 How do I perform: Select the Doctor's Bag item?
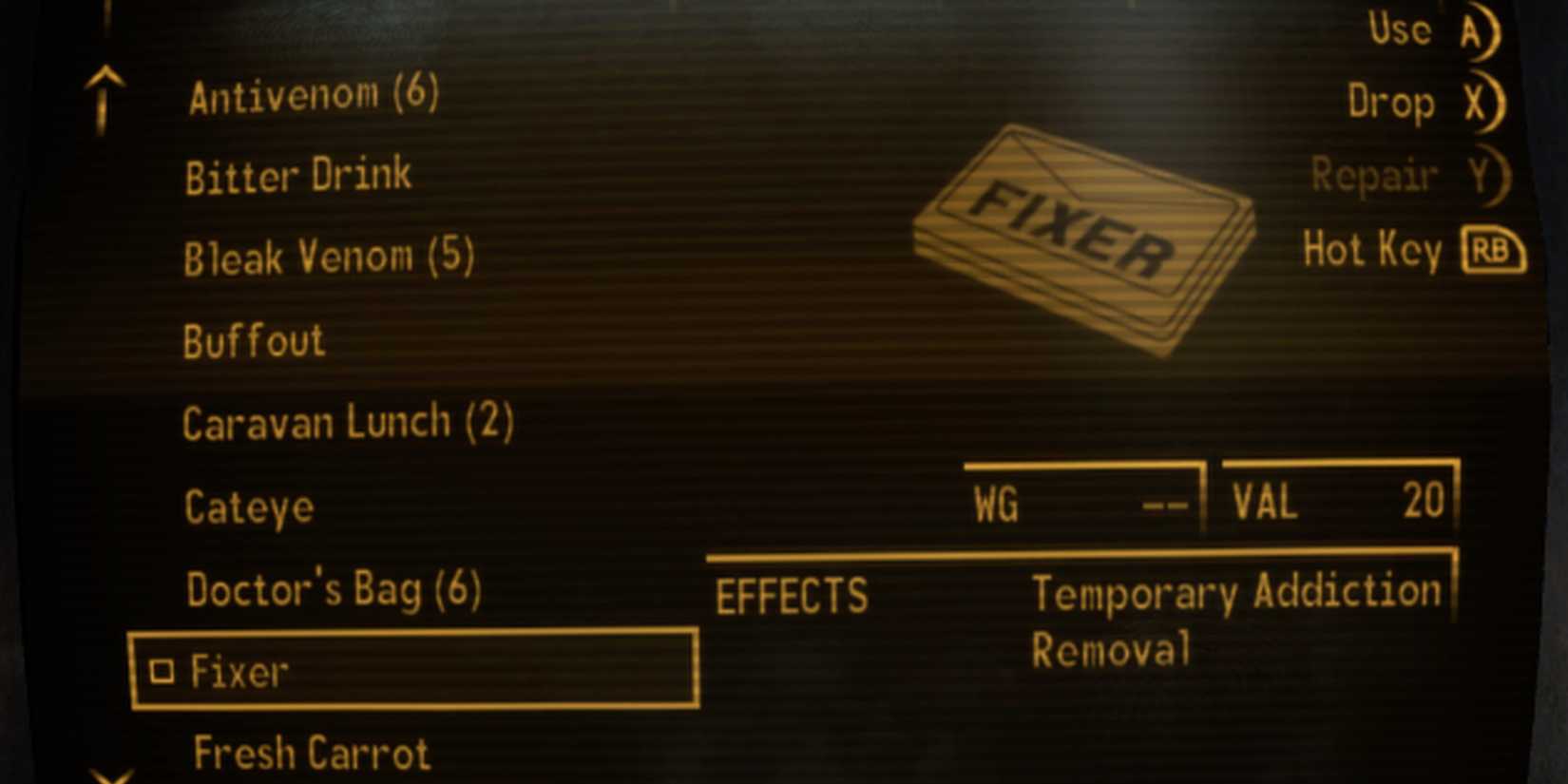click(x=335, y=588)
